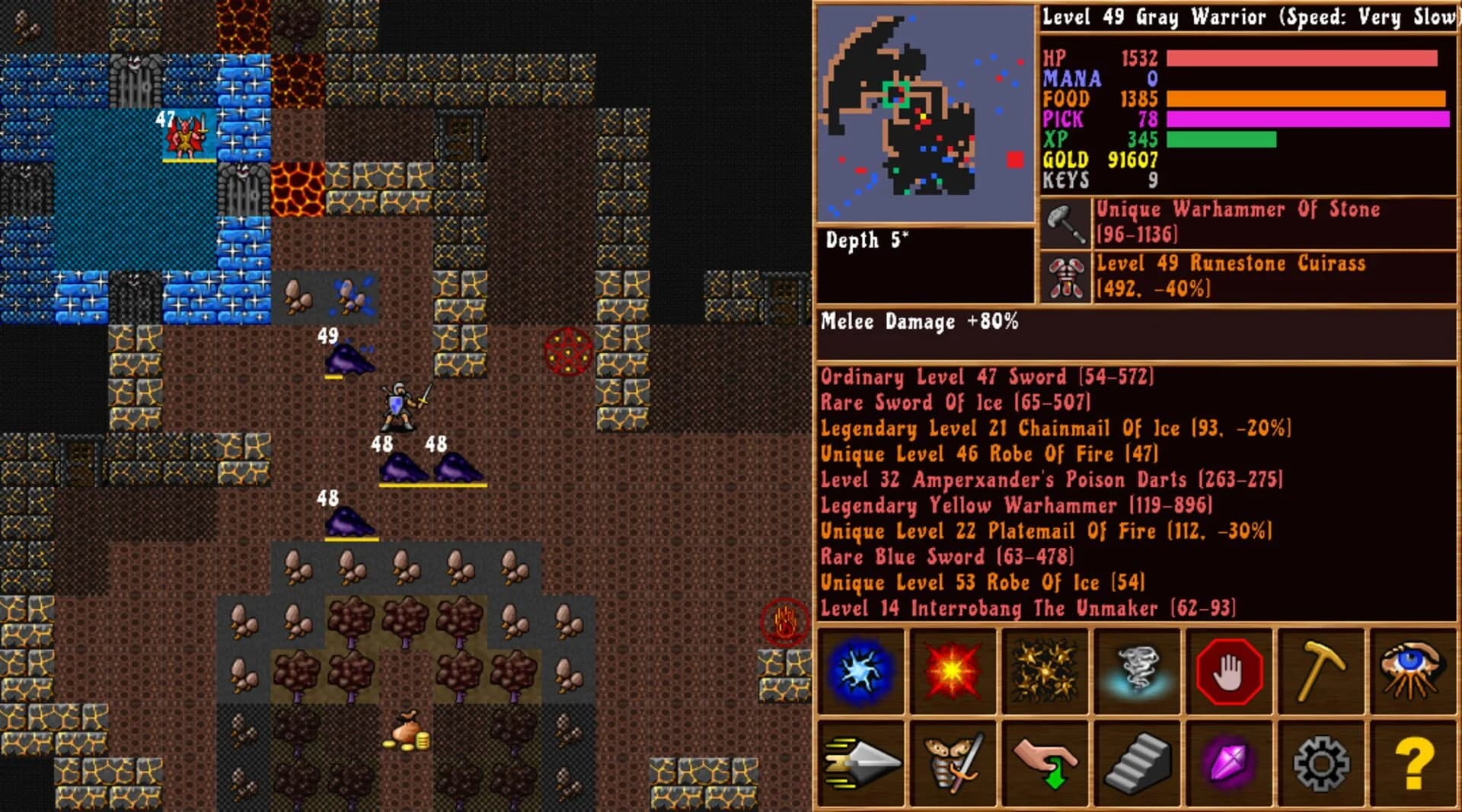Use the speed boost arrow ability
The width and height of the screenshot is (1462, 812).
point(860,766)
